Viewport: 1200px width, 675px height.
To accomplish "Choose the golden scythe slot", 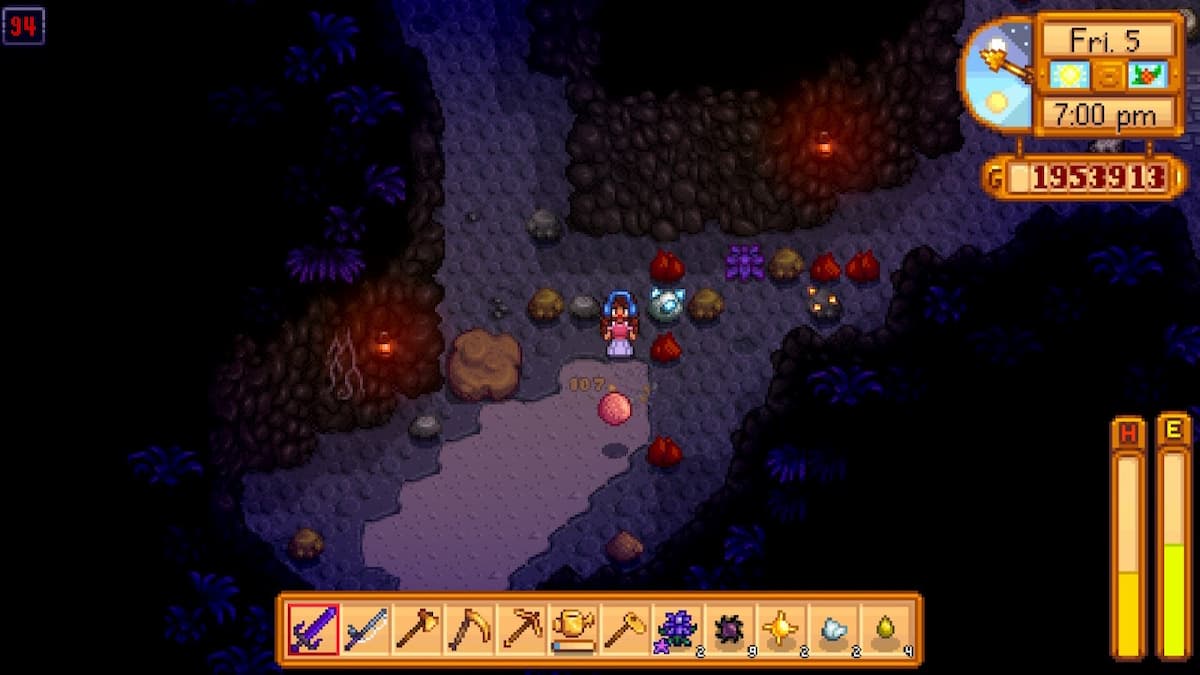I will 469,629.
